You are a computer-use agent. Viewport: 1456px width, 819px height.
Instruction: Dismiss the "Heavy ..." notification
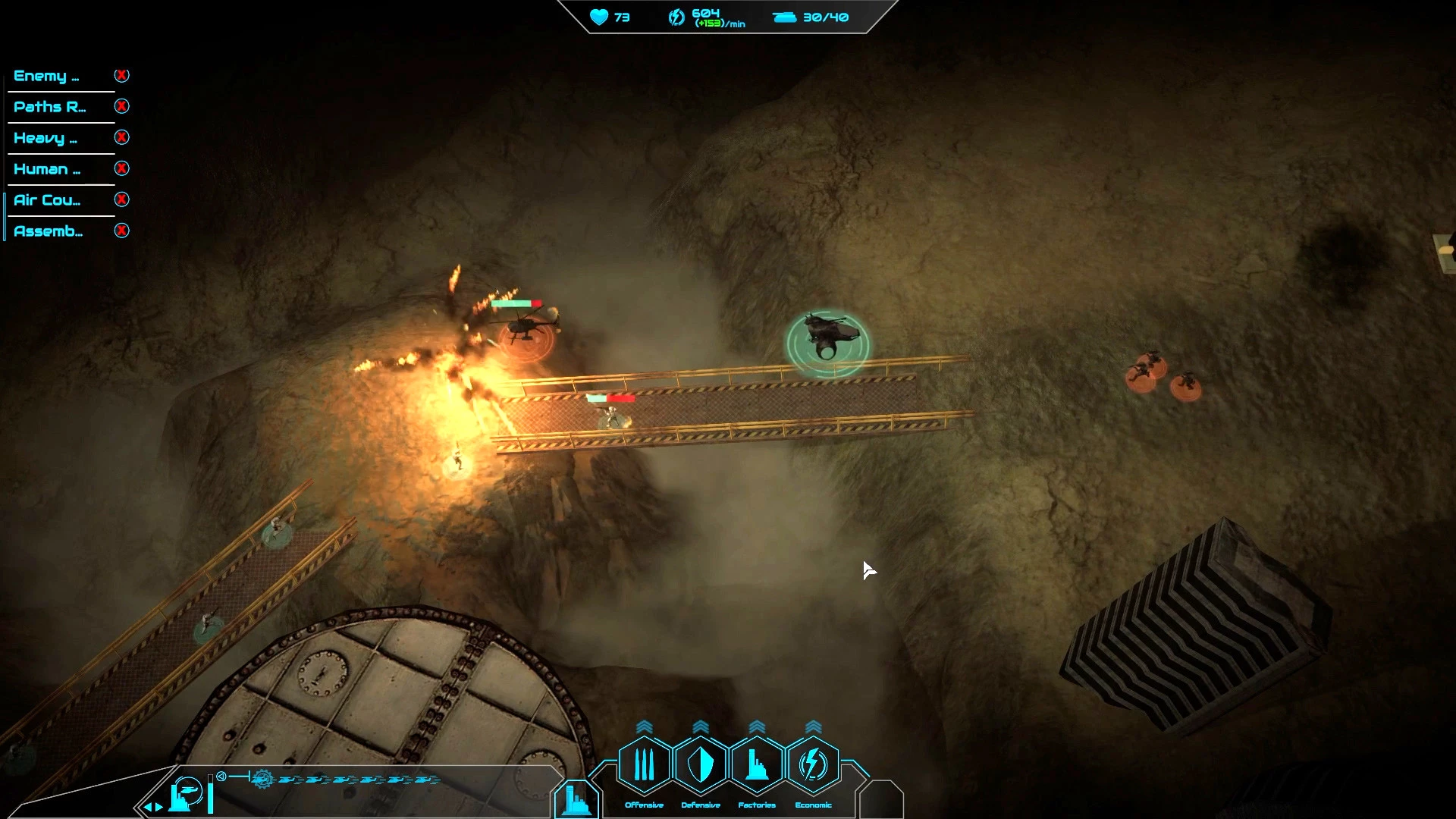[121, 137]
